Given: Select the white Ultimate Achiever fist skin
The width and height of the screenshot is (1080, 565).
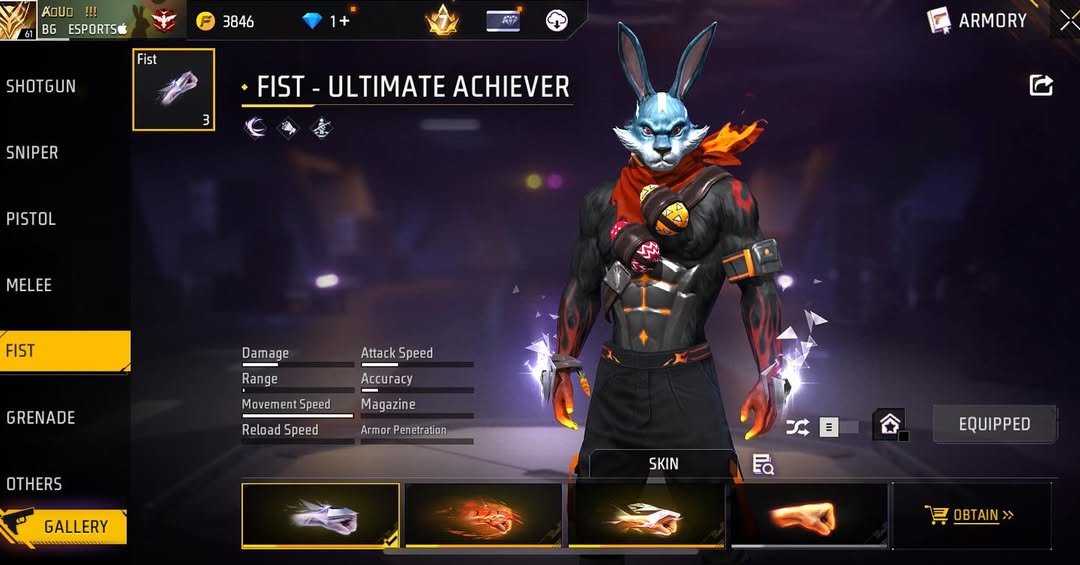Looking at the screenshot, I should click(x=320, y=516).
